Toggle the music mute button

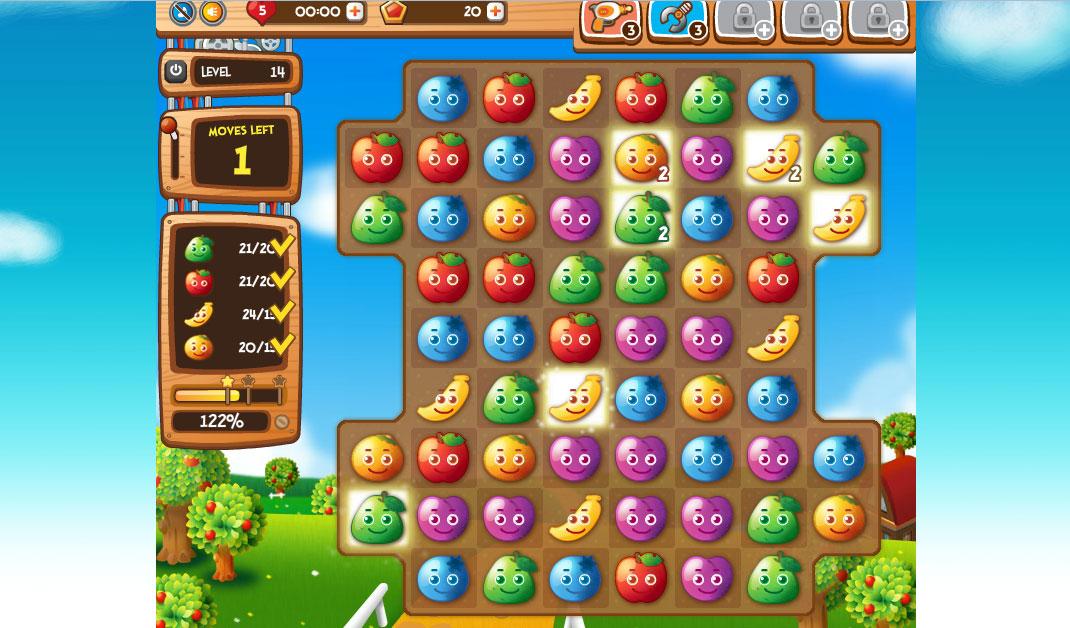point(181,12)
